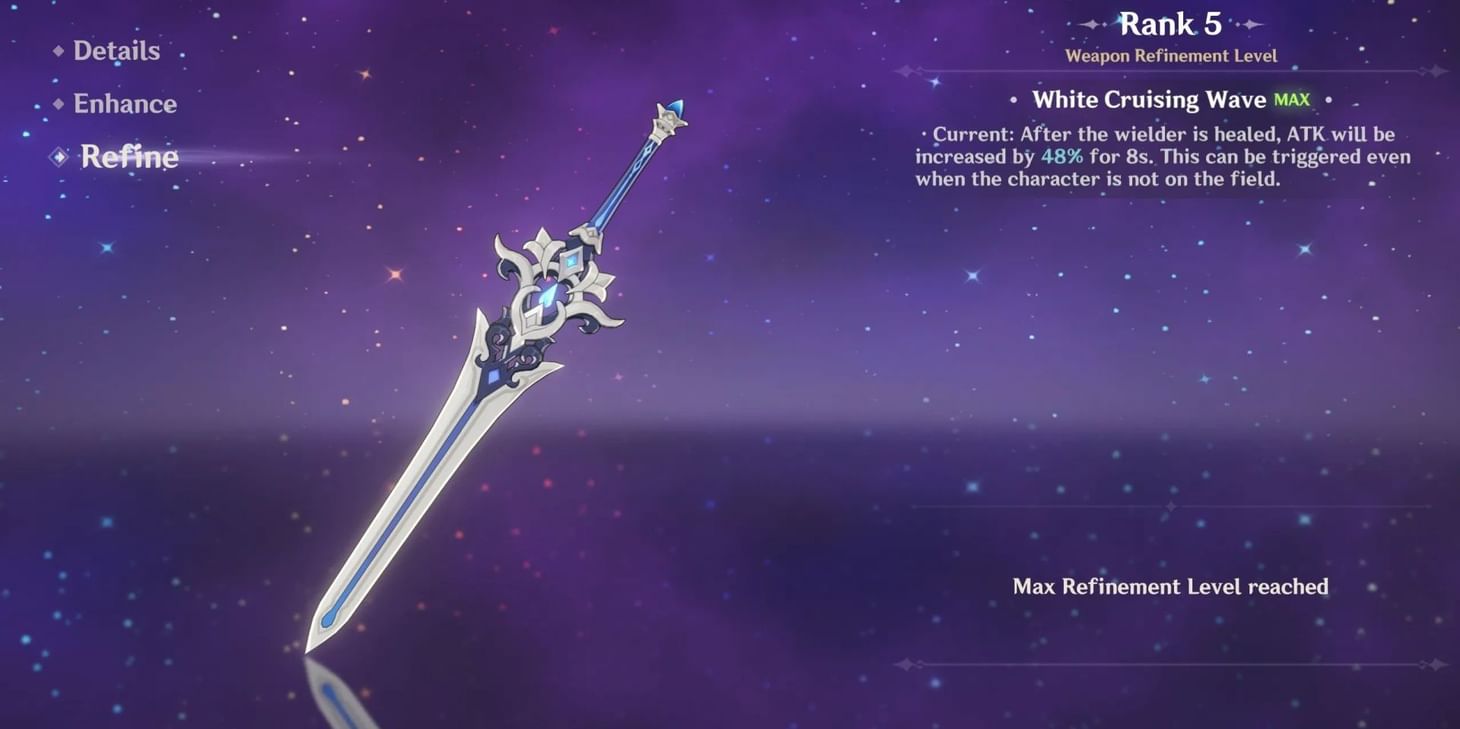This screenshot has width=1460, height=729.
Task: Click the bullet dot right of MAX label
Action: click(x=1328, y=101)
